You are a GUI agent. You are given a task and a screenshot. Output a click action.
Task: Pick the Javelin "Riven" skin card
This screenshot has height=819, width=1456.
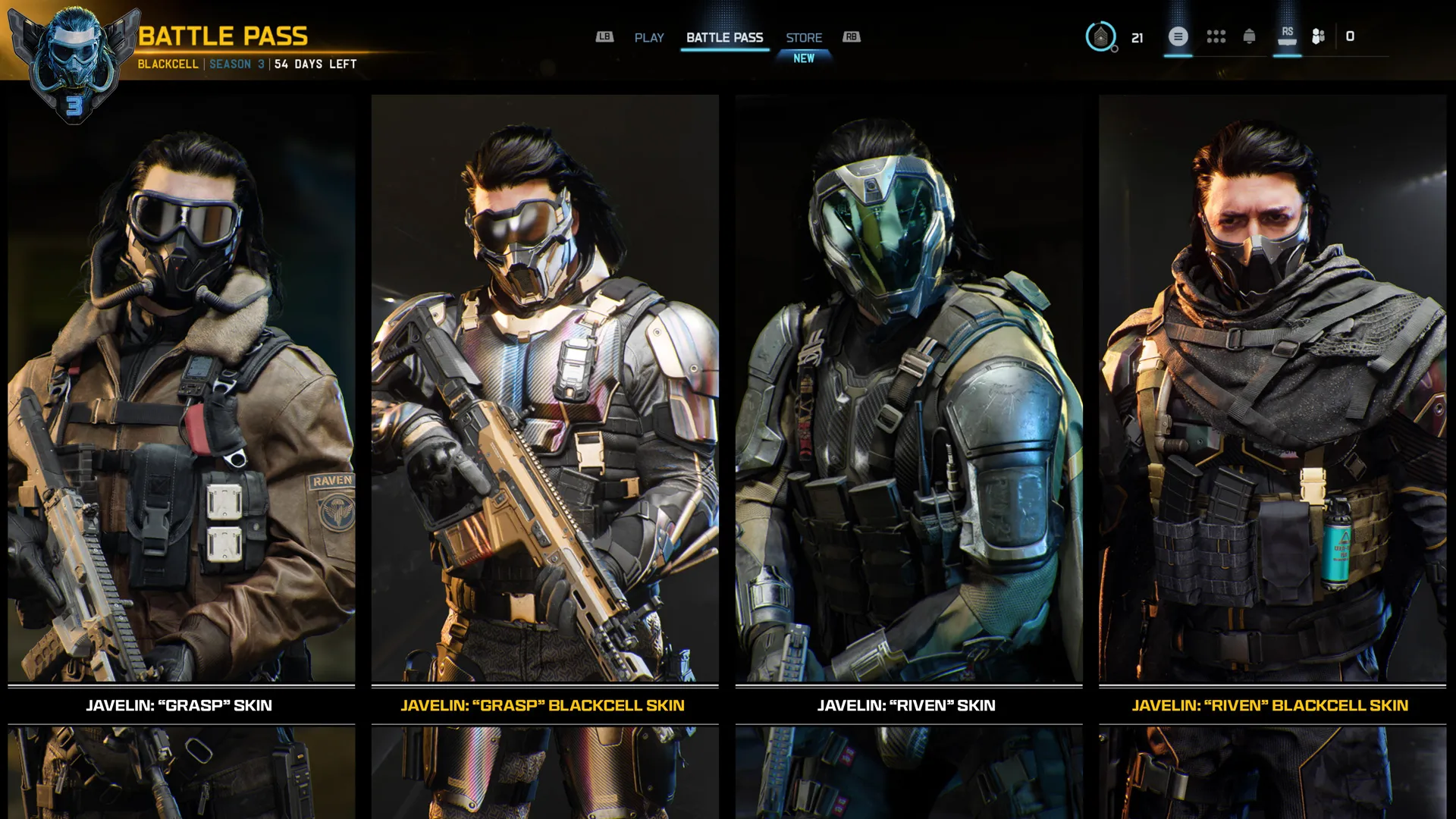[908, 402]
